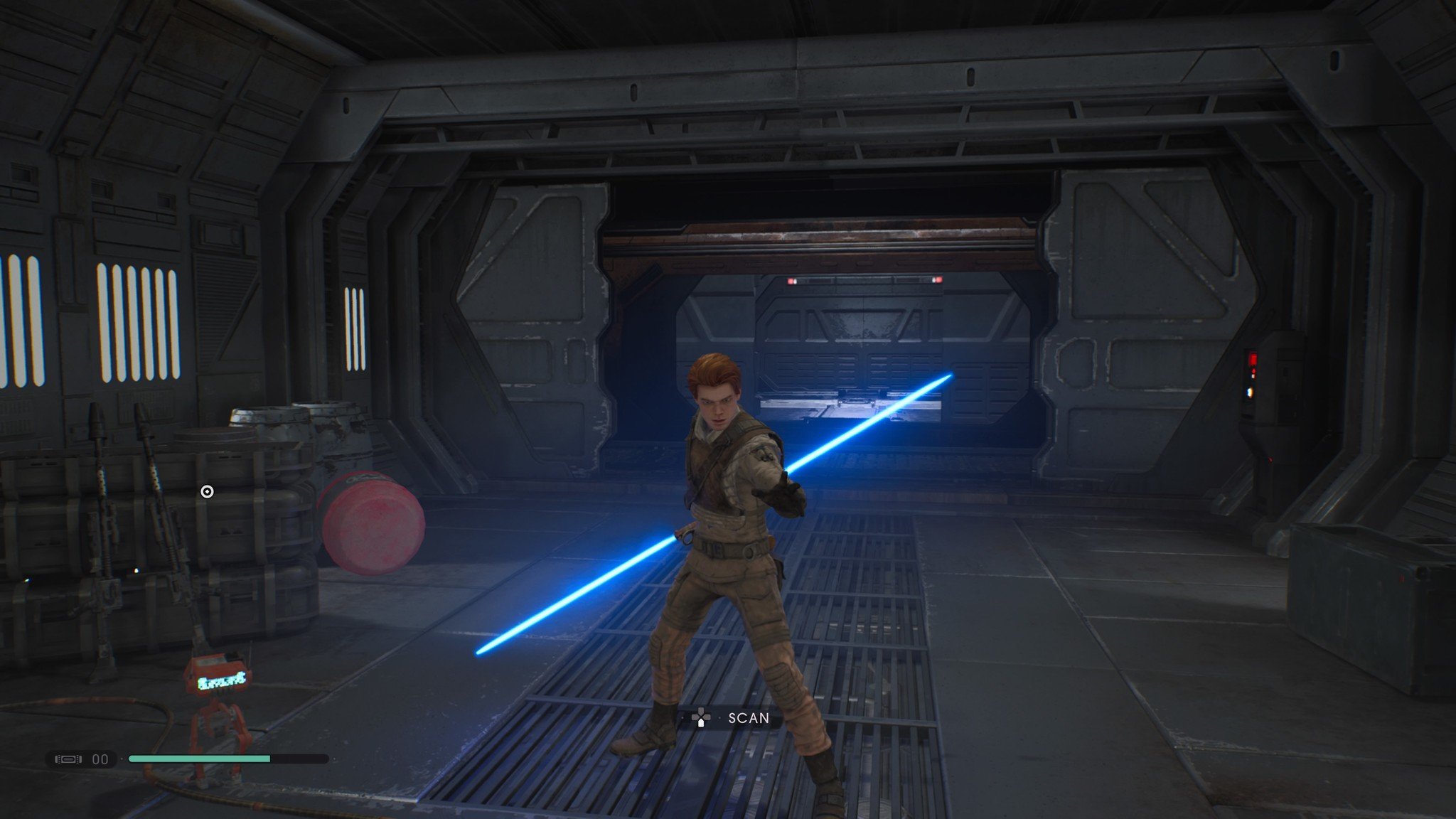This screenshot has width=1456, height=819.
Task: Click the small dot right of health bar
Action: (335, 759)
